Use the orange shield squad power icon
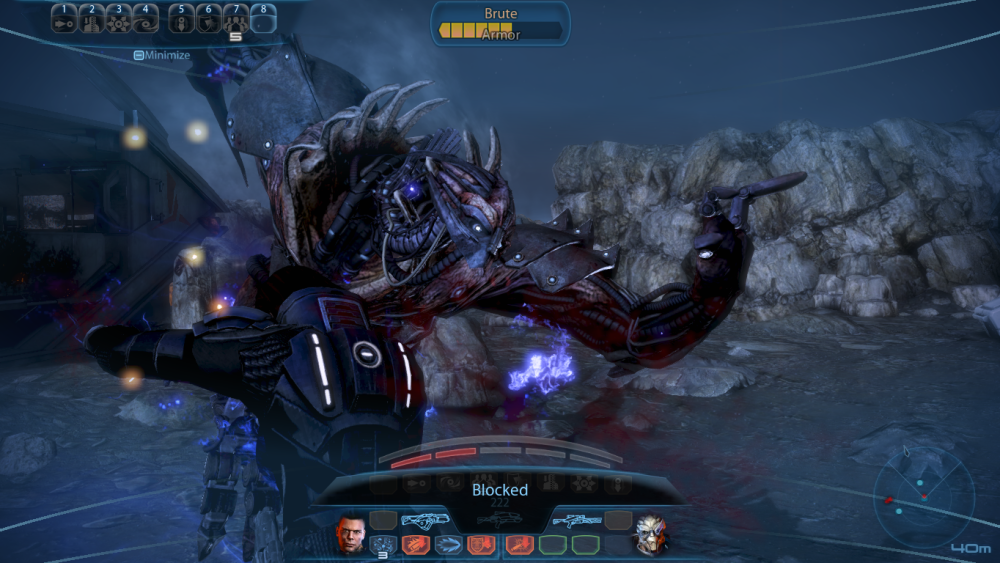Image resolution: width=1000 pixels, height=563 pixels. pyautogui.click(x=482, y=545)
